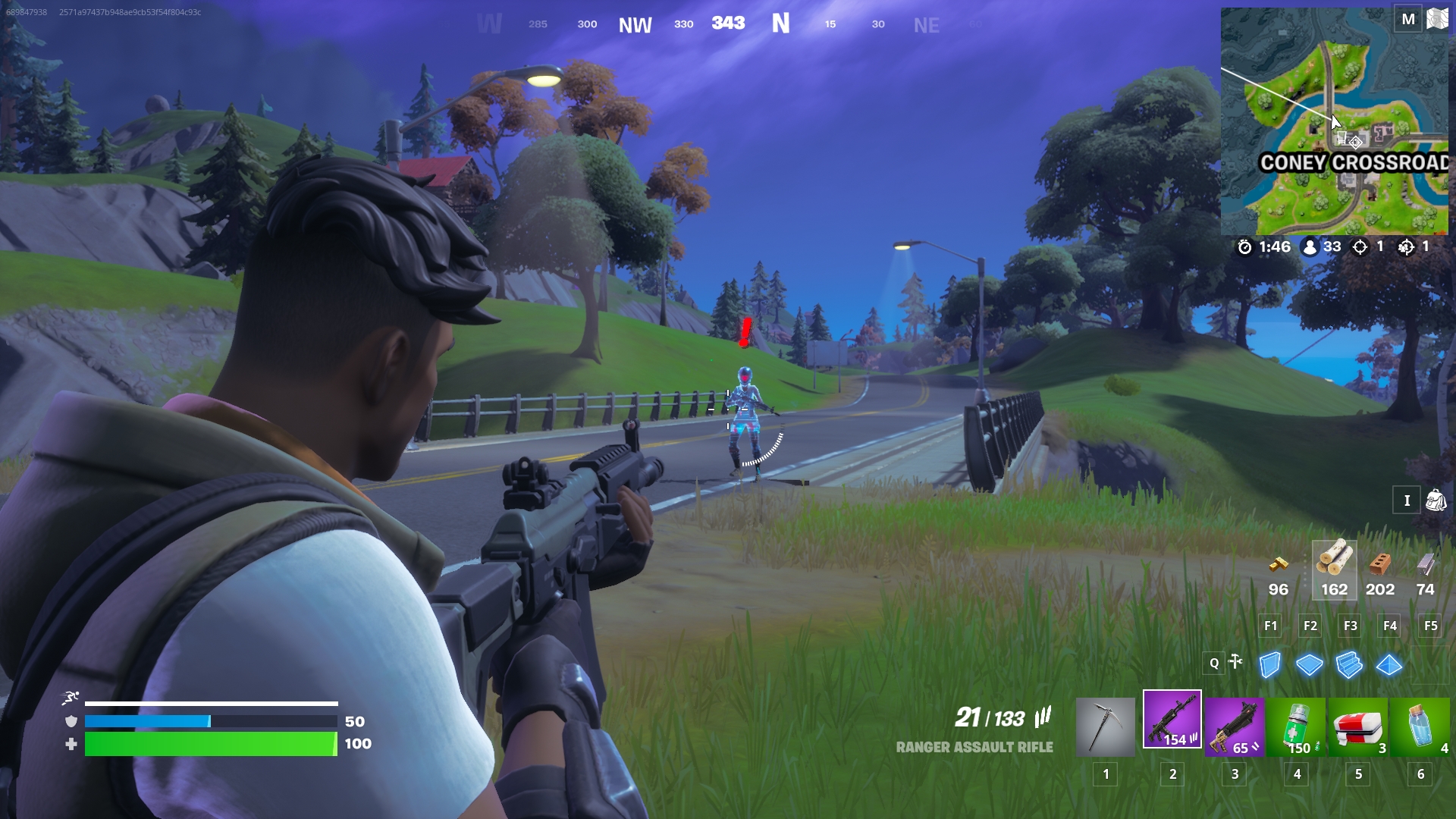Viewport: 1456px width, 819px height.
Task: Expand the pyramid roof build piece
Action: click(x=1388, y=664)
